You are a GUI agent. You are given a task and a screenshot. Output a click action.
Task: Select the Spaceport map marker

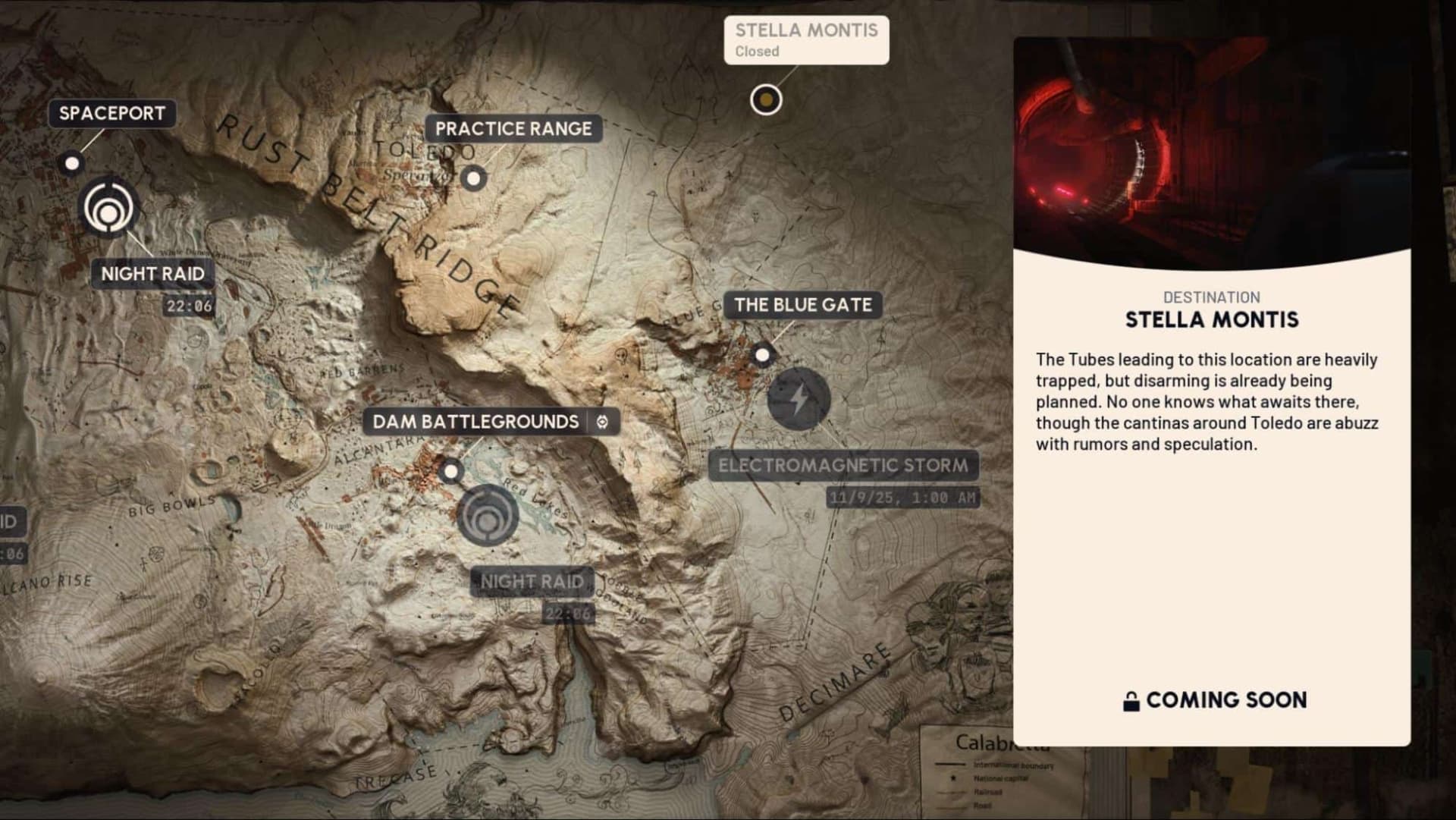point(72,162)
